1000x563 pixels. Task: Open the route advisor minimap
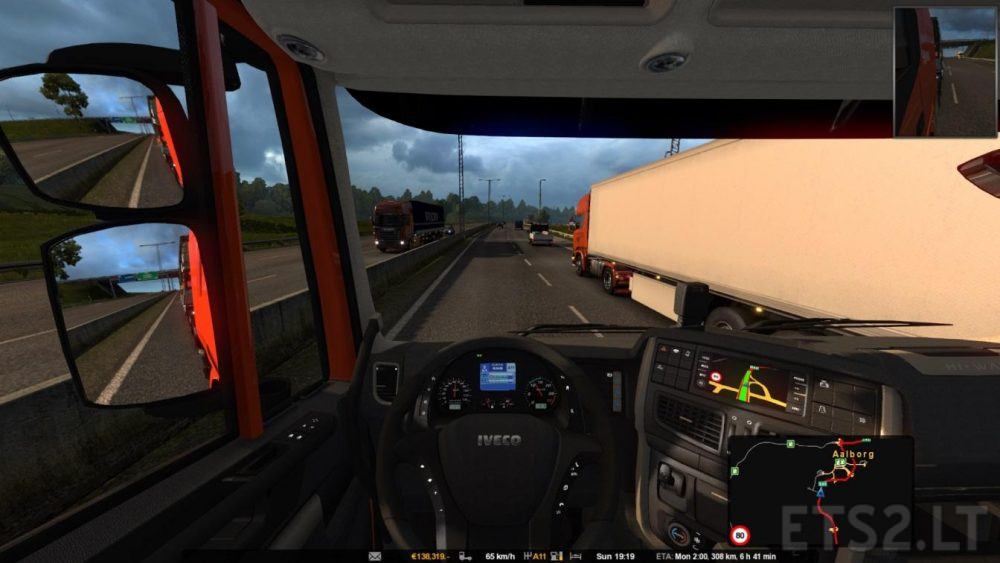pos(820,492)
